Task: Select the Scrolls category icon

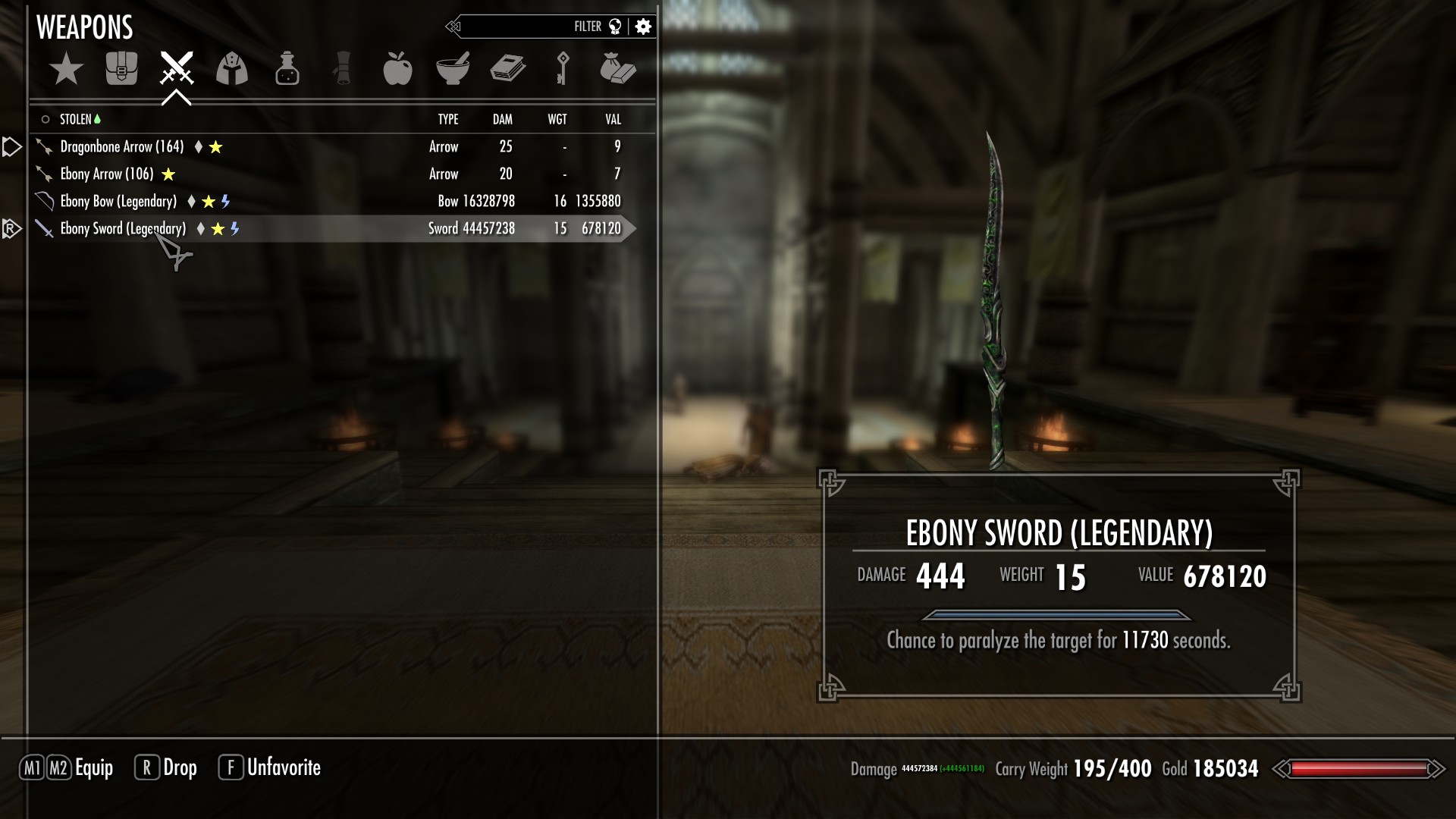Action: [344, 69]
